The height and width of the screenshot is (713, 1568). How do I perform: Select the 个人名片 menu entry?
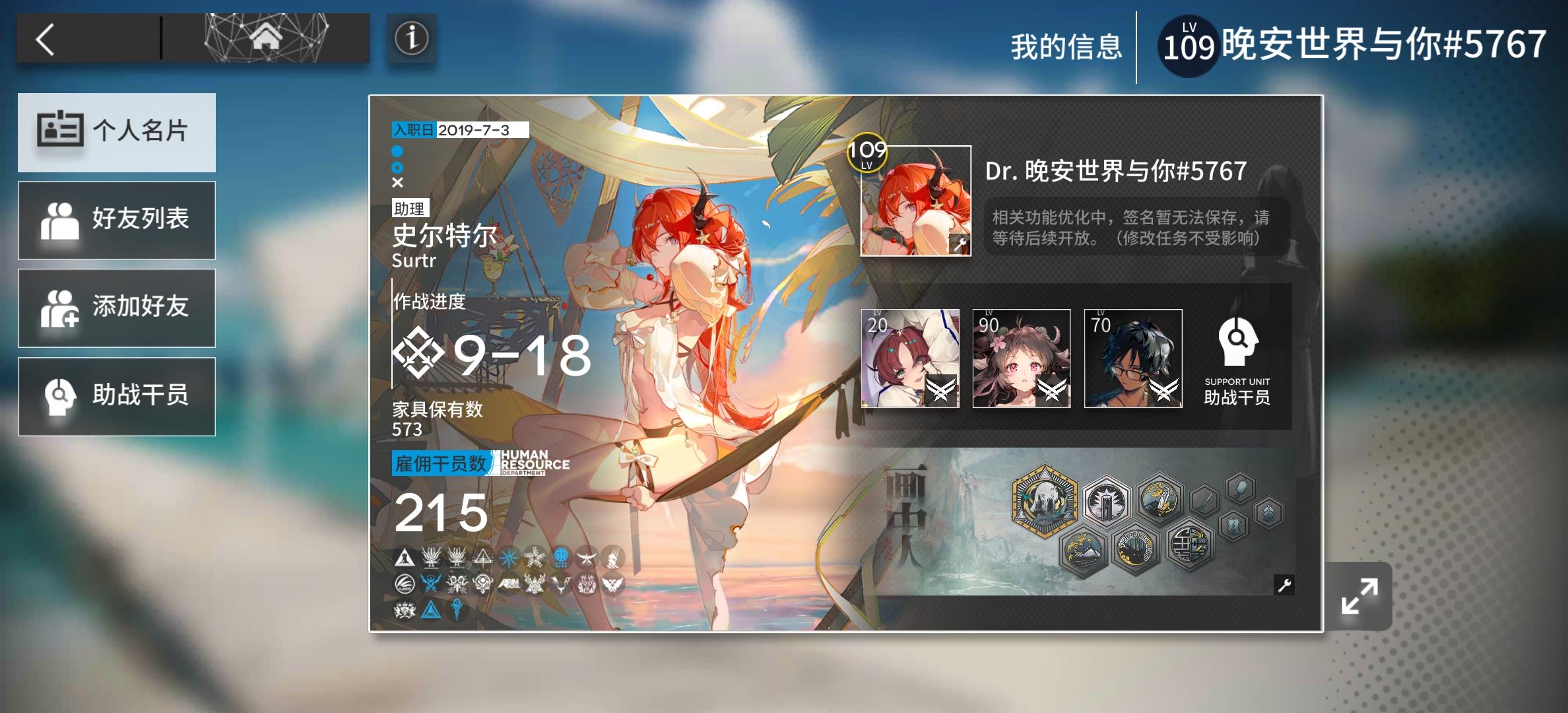tap(117, 132)
